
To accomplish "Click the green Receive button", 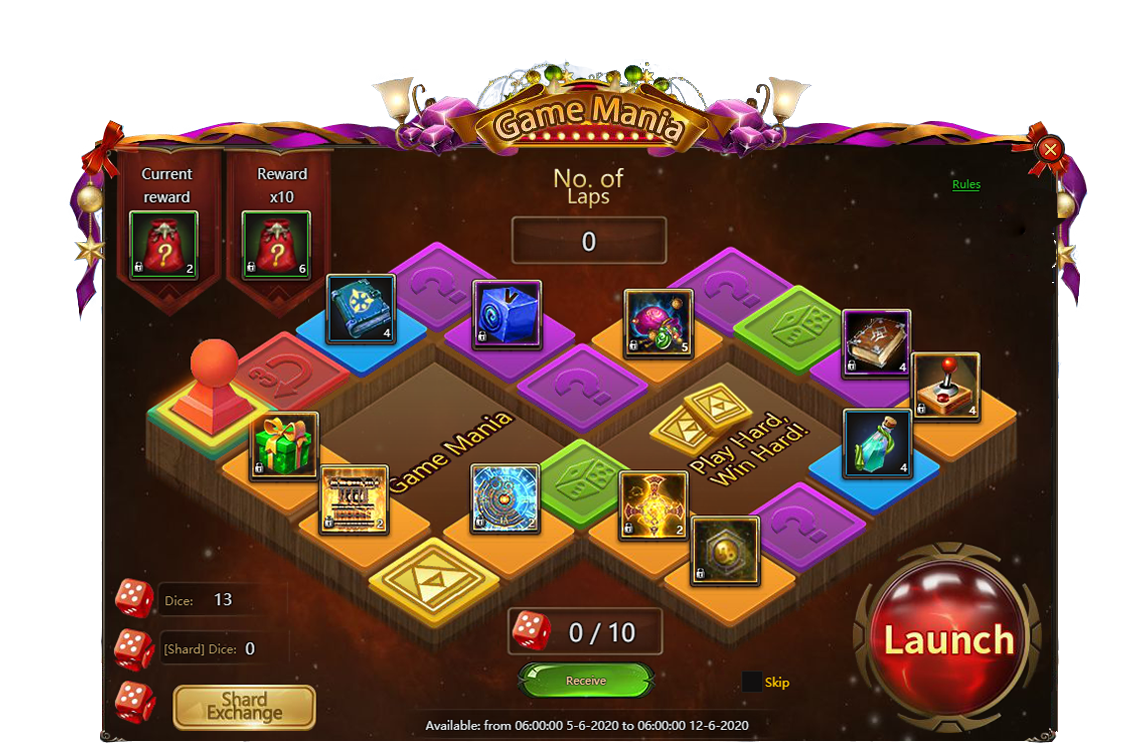I will (x=586, y=681).
